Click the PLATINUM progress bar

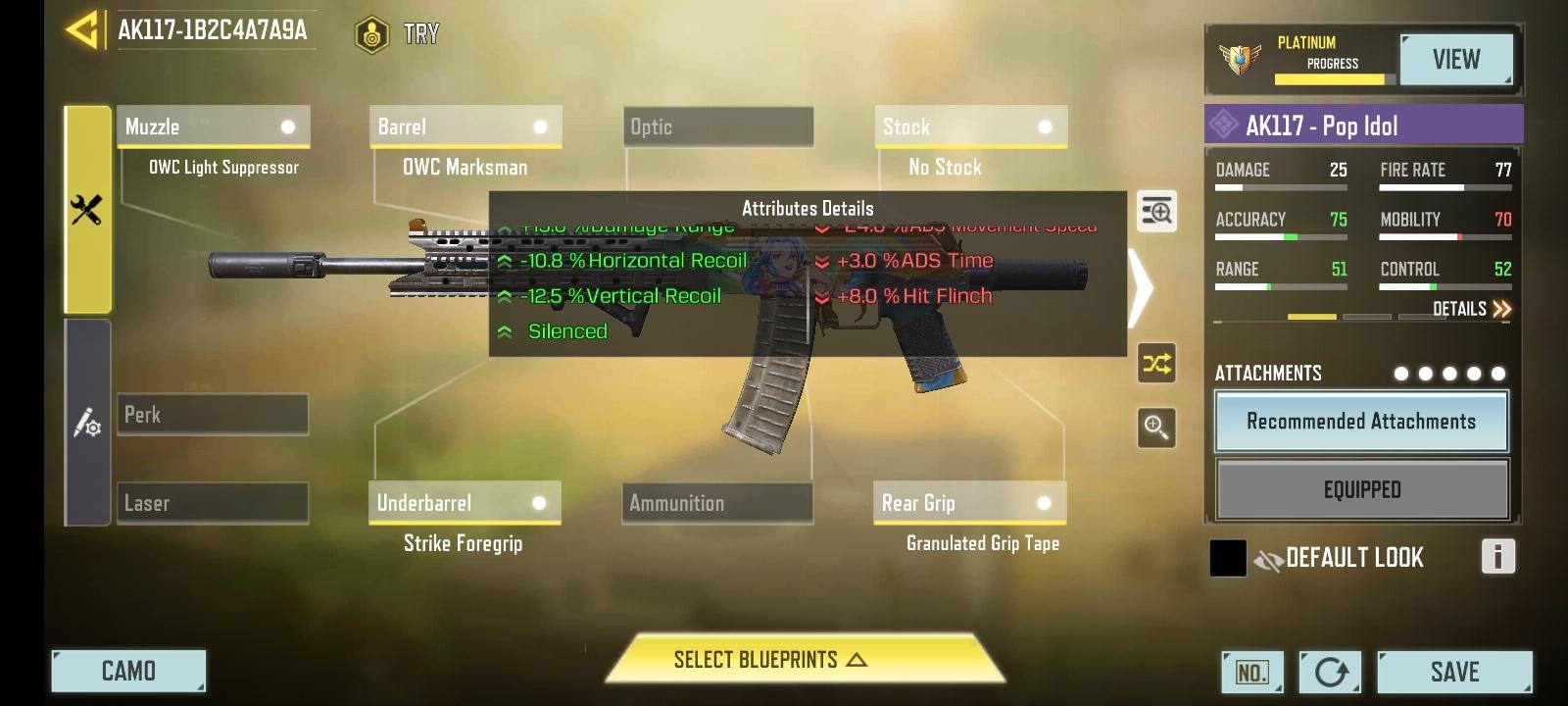[x=1335, y=76]
